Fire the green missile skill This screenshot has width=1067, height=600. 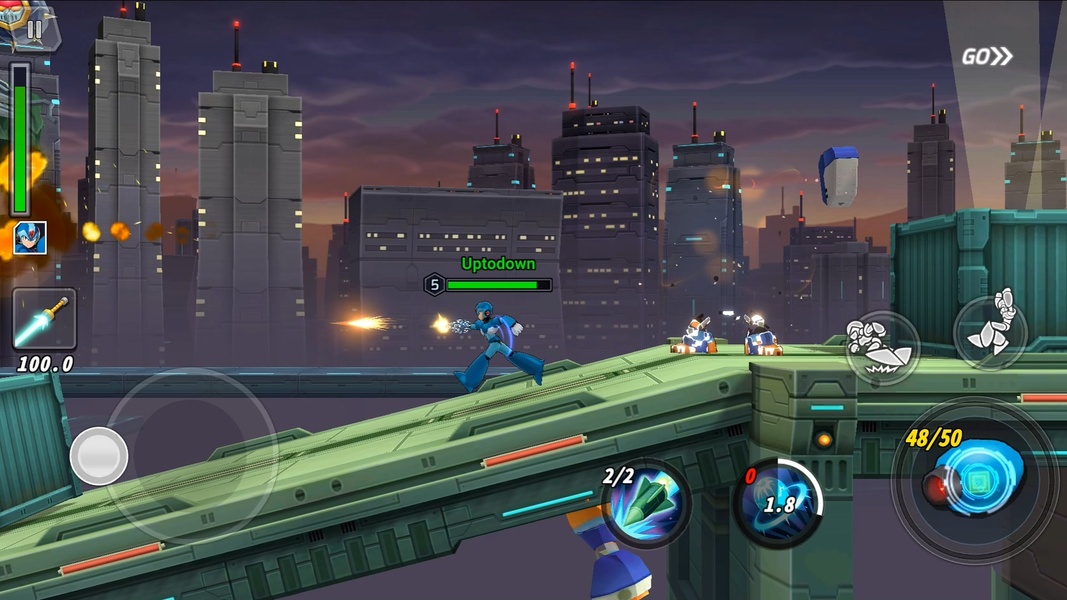(646, 504)
